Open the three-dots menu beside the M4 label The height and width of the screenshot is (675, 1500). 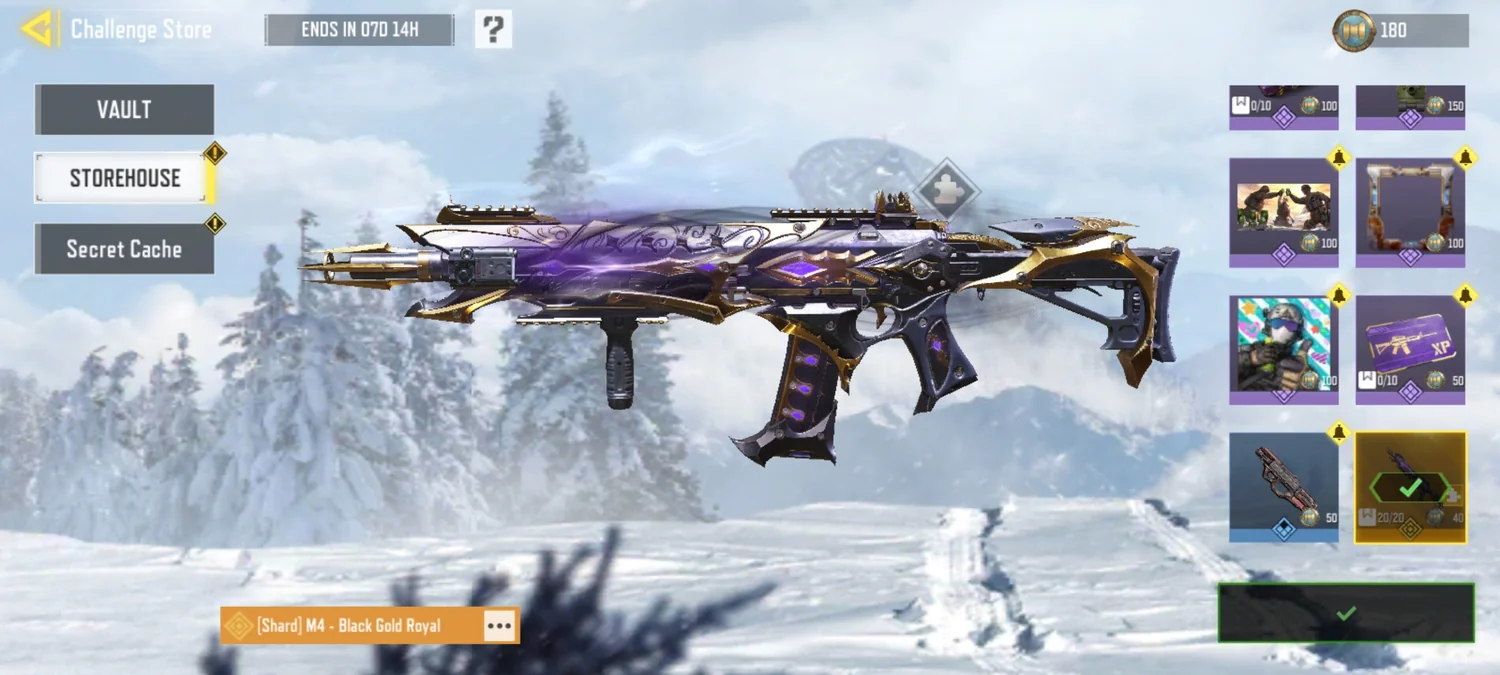499,626
